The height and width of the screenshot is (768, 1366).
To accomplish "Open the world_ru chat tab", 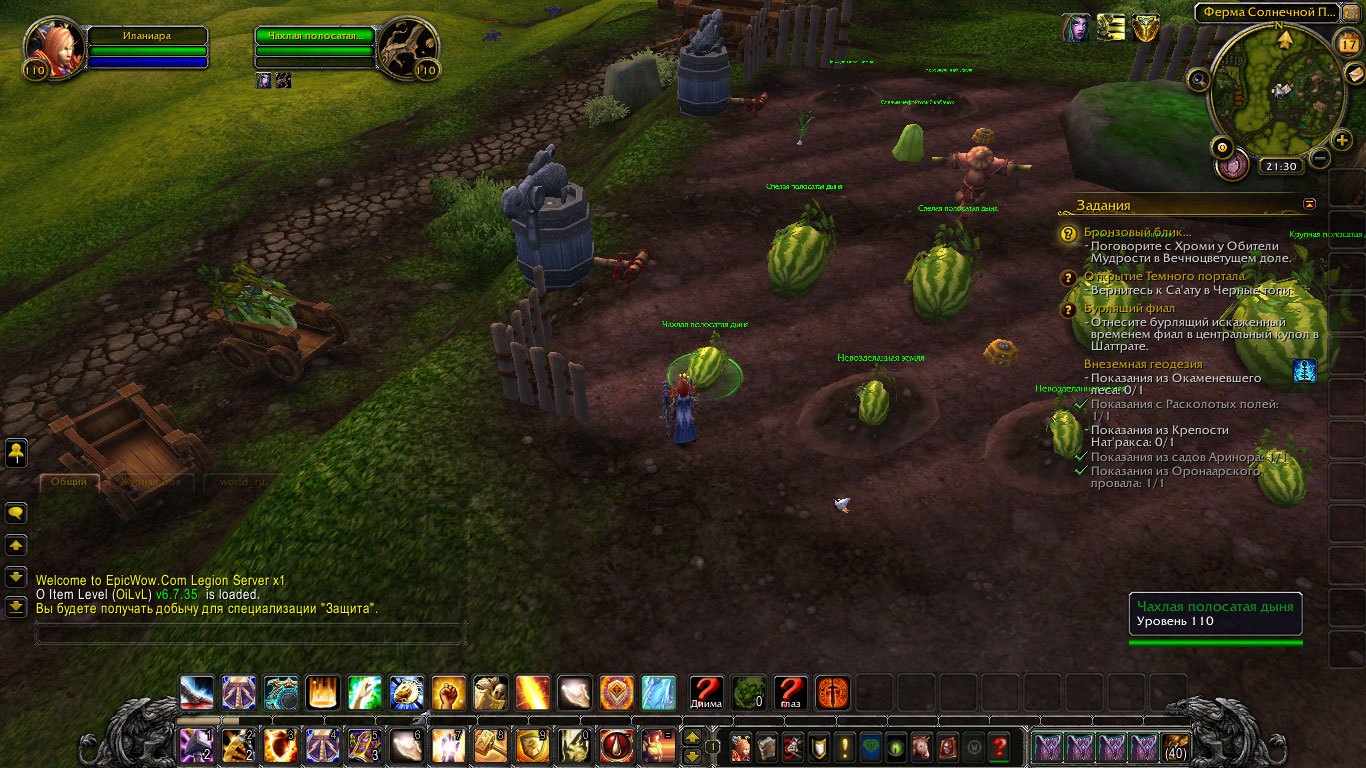I will [241, 481].
